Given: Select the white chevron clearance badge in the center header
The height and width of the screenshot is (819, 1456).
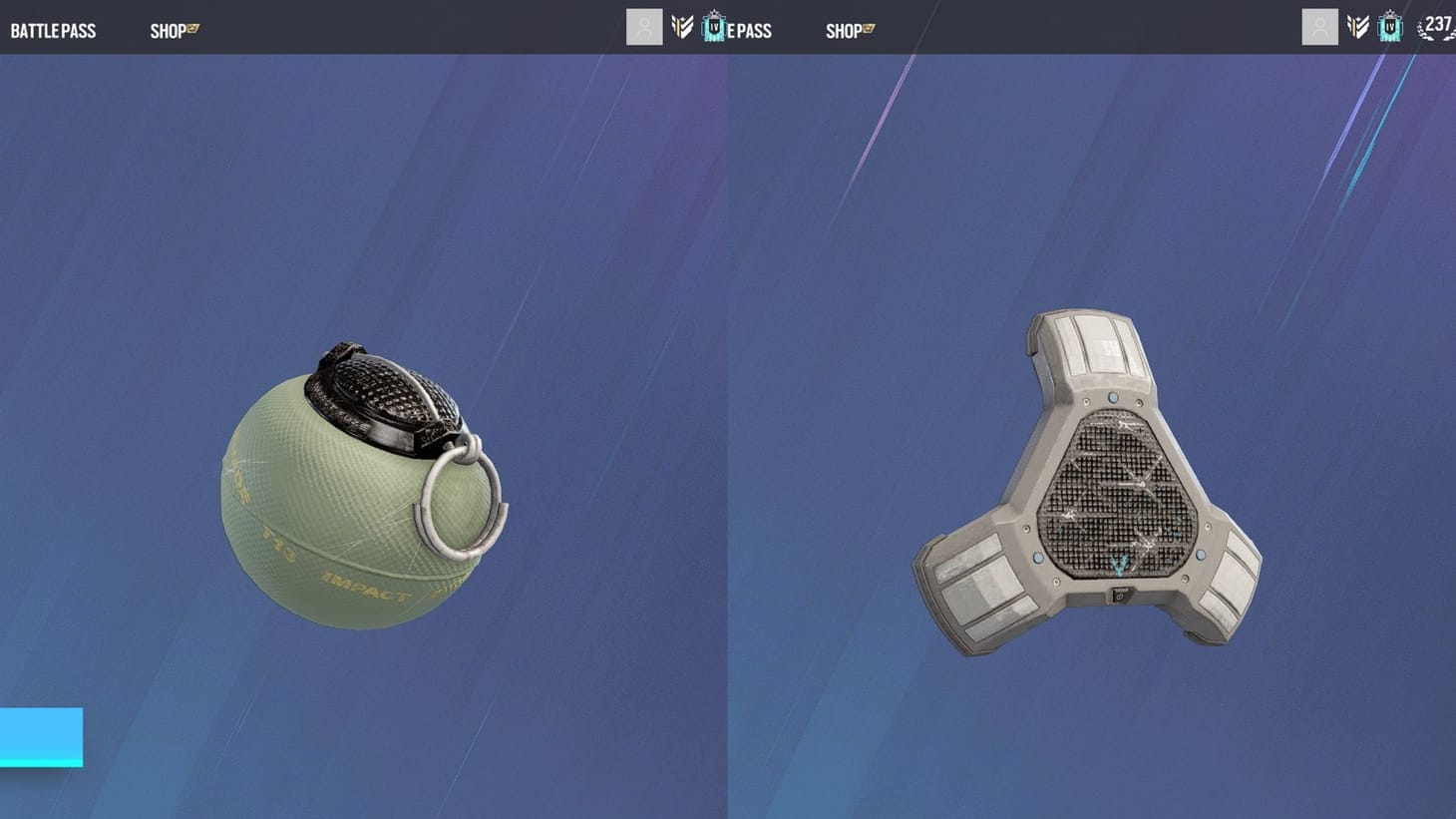Looking at the screenshot, I should tap(682, 26).
